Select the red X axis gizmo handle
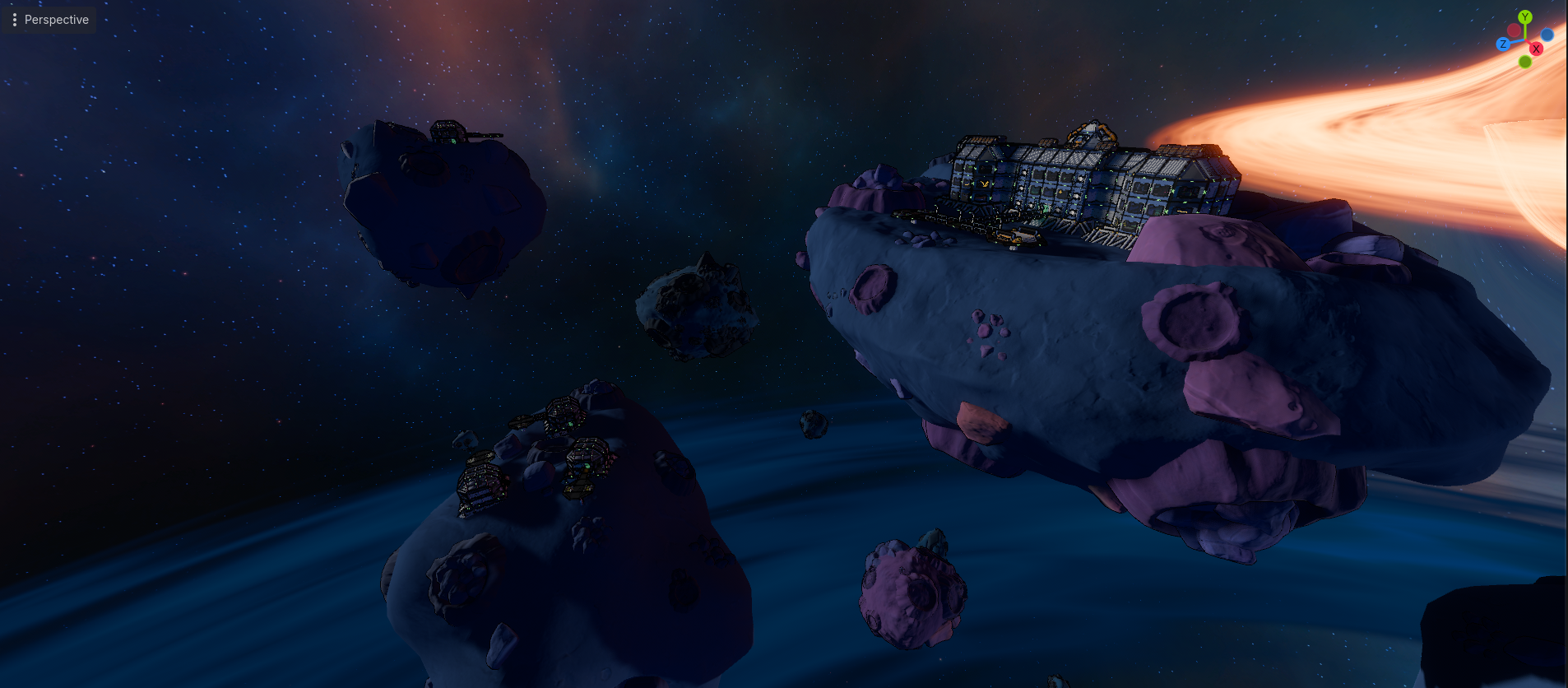 coord(1536,49)
